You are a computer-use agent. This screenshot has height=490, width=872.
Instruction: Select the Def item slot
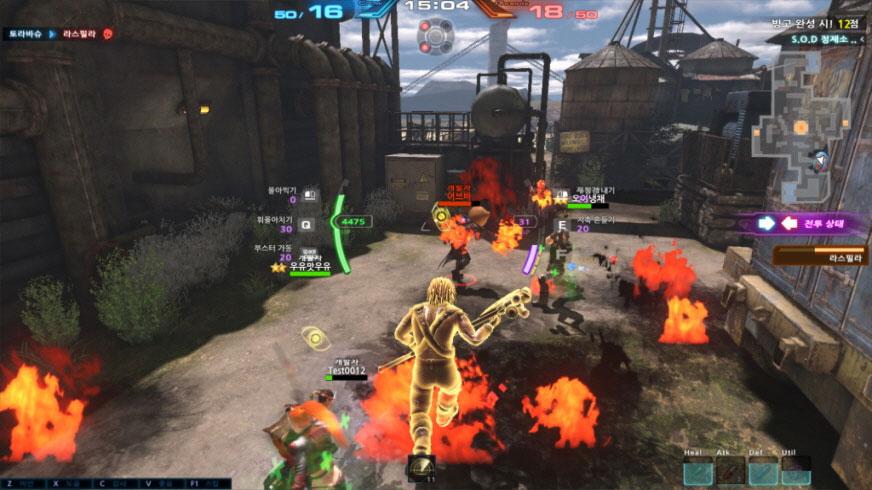(x=763, y=470)
